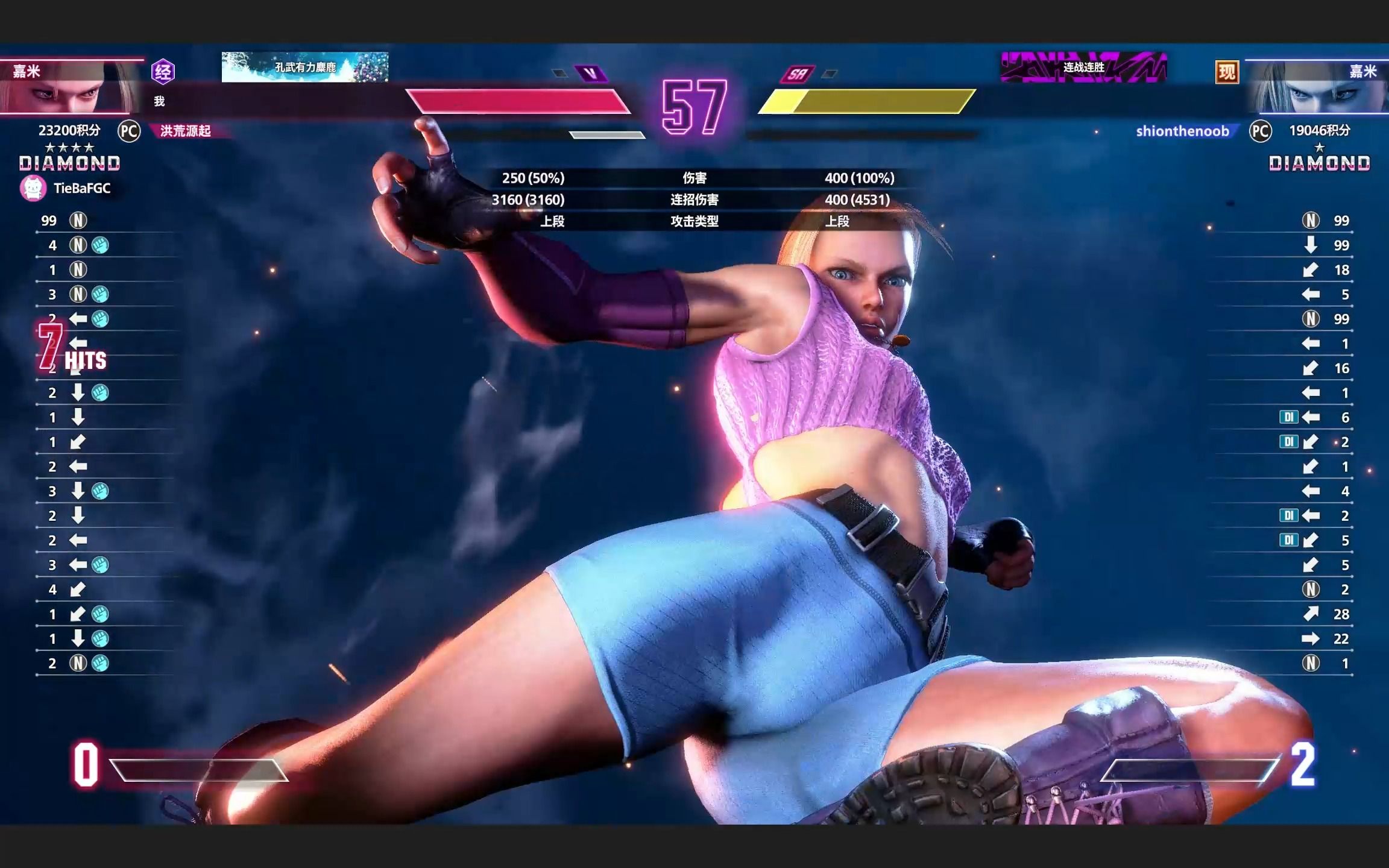Screen dimensions: 1389x868
Task: Click the purple classic control type icon
Action: (163, 72)
